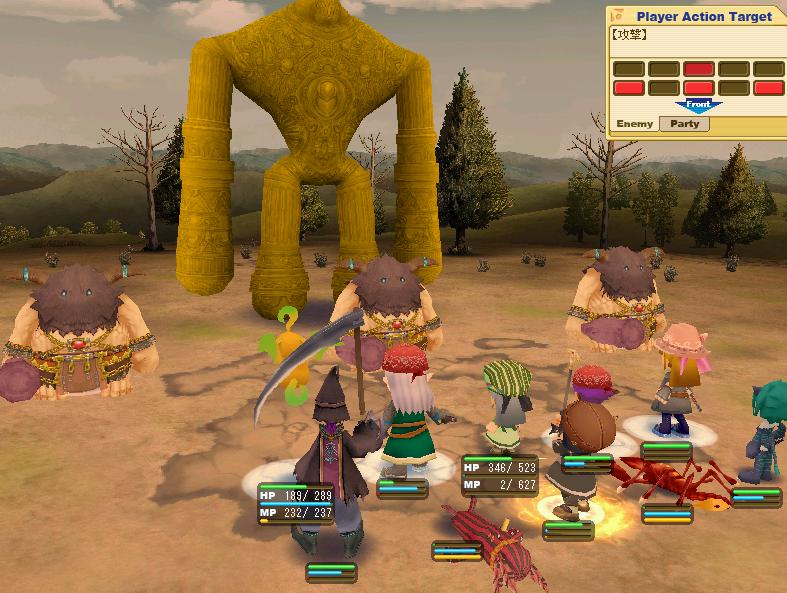The image size is (787, 593).
Task: Switch to the Party tab
Action: [x=685, y=124]
